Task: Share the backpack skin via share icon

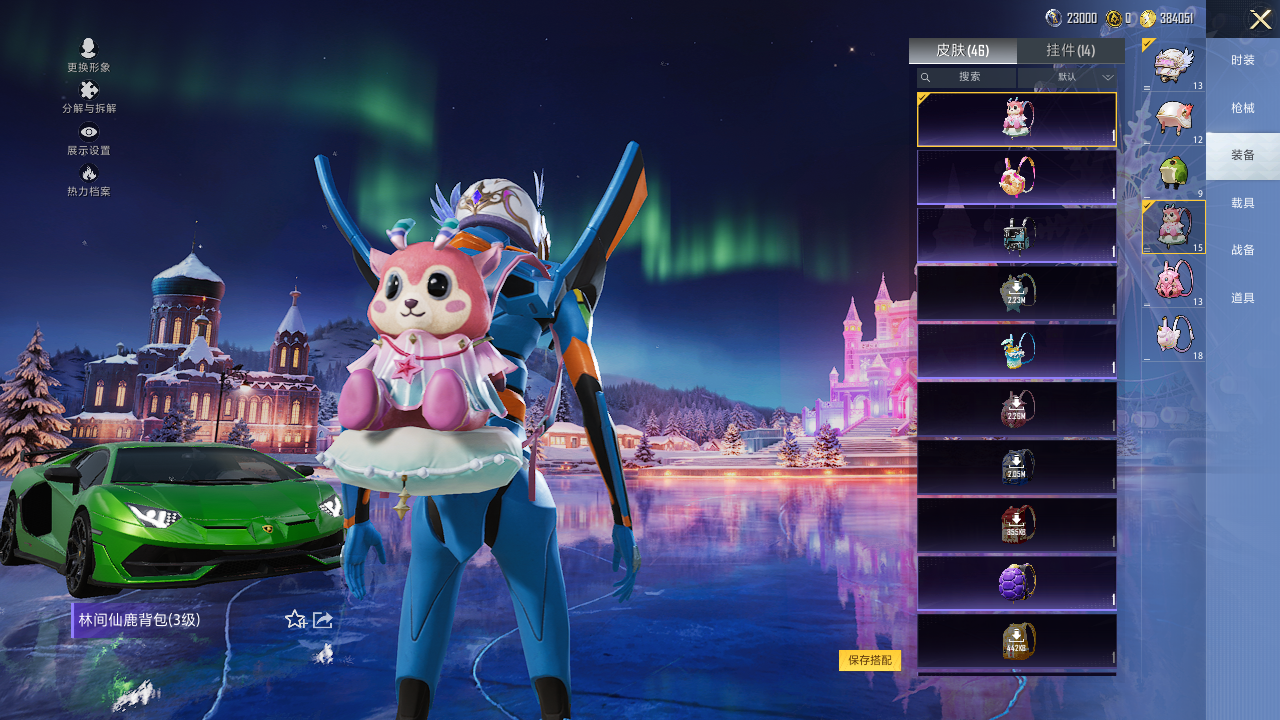Action: click(x=323, y=620)
